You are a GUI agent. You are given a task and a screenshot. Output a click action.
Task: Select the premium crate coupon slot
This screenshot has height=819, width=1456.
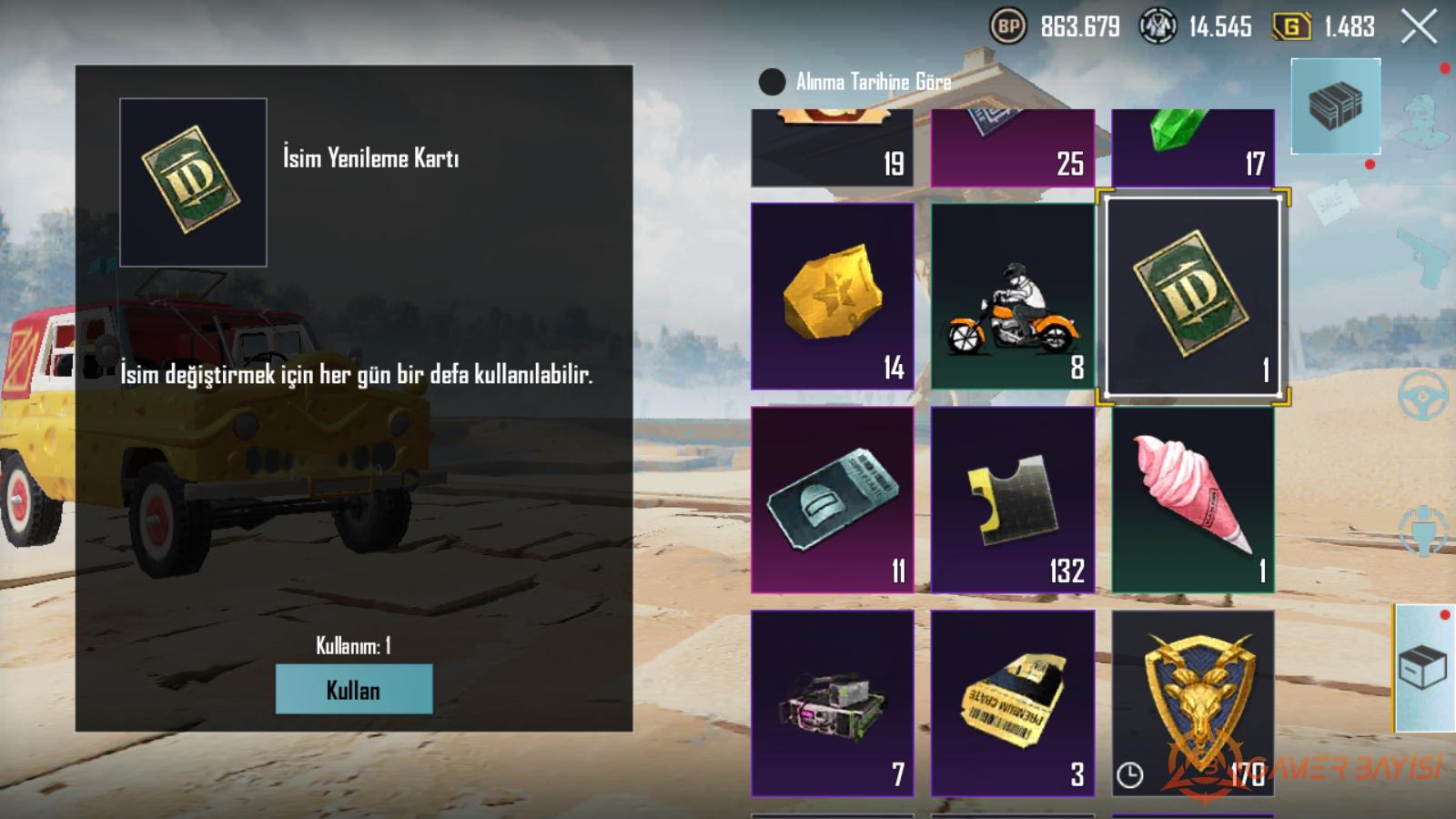(1012, 703)
